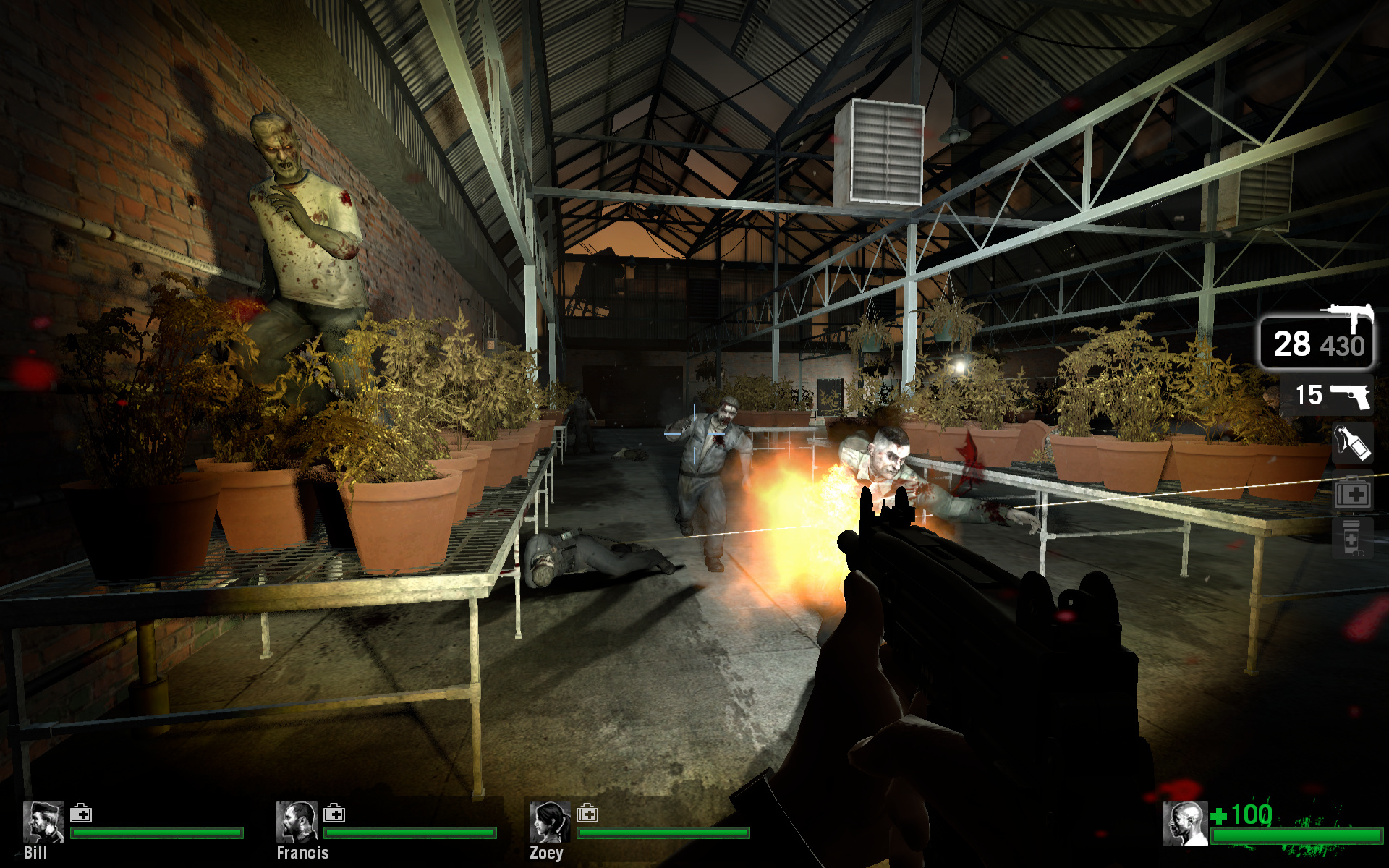This screenshot has width=1389, height=868.
Task: Click your own survivor portrait
Action: [1185, 823]
